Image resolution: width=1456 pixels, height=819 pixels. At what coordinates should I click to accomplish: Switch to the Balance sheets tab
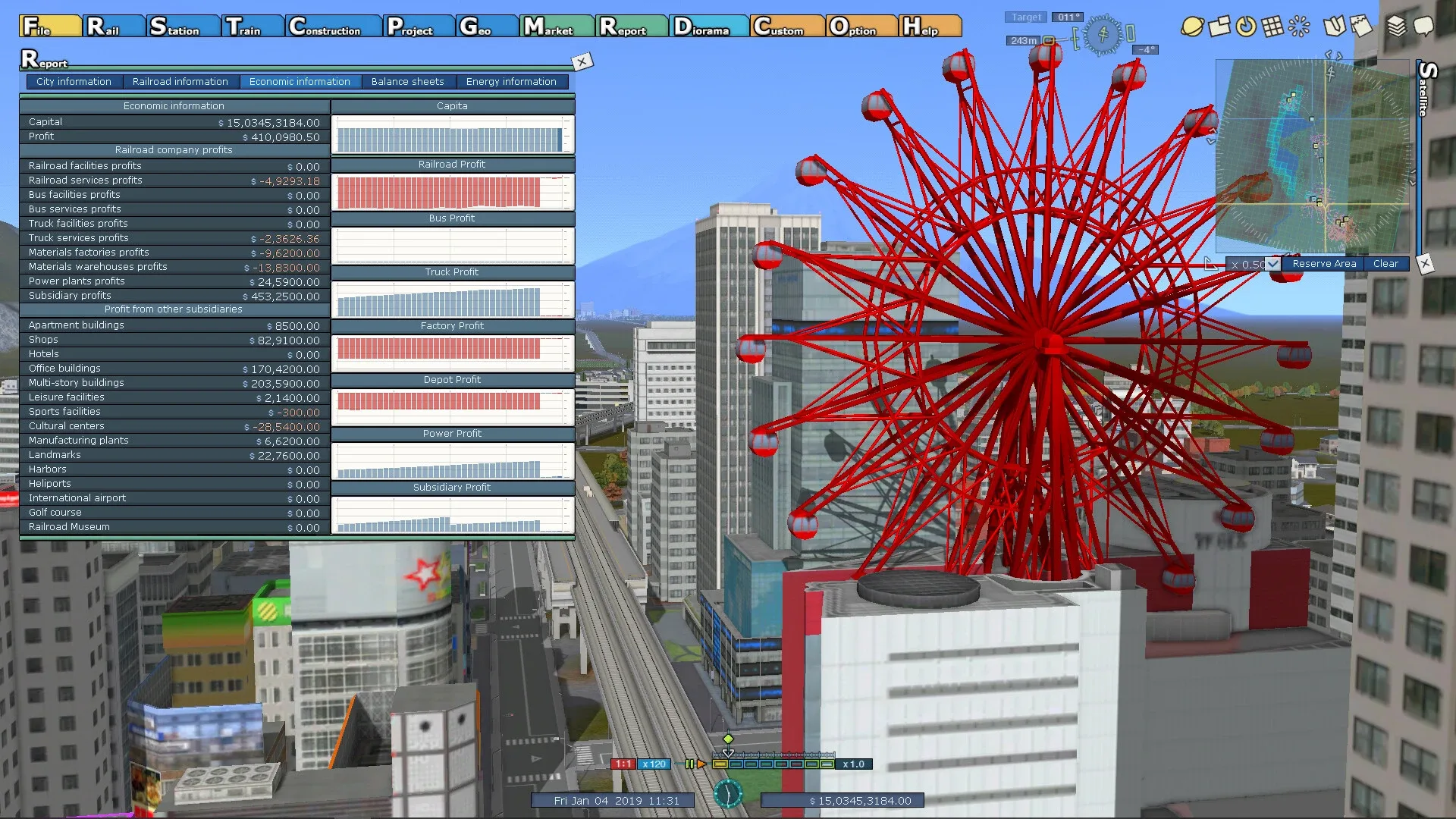(408, 81)
